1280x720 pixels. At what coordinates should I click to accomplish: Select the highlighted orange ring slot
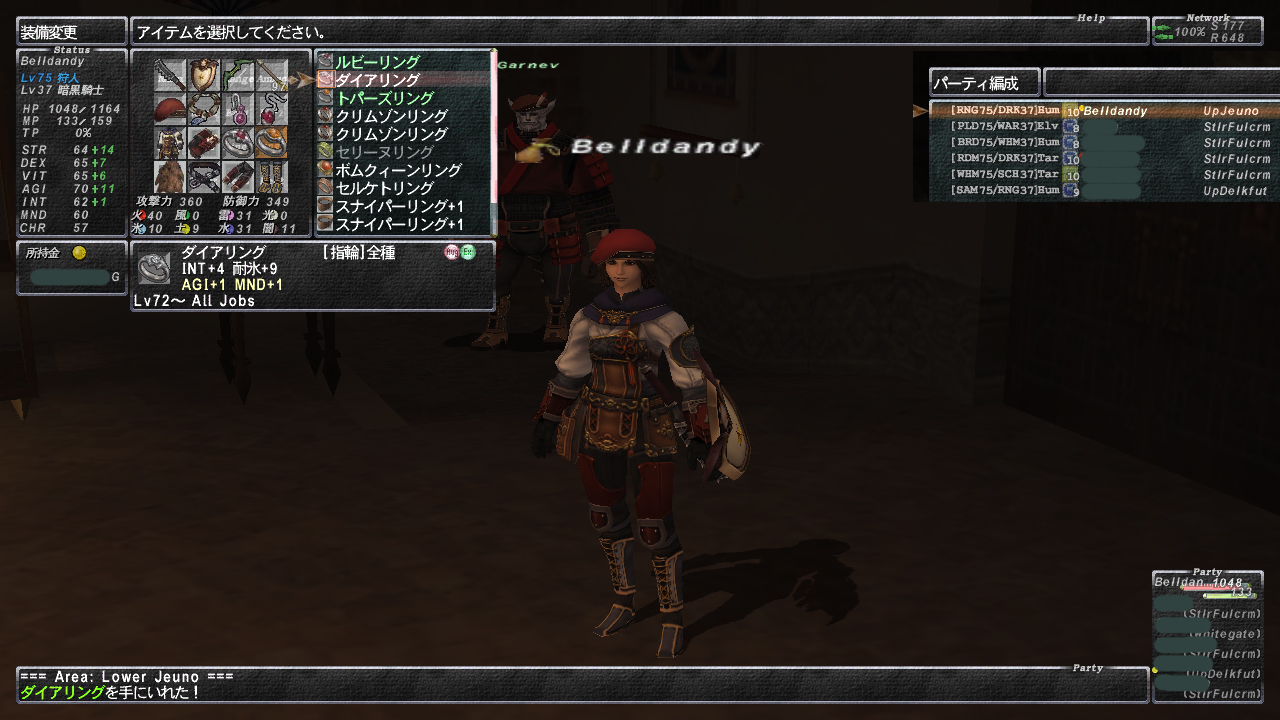(271, 143)
